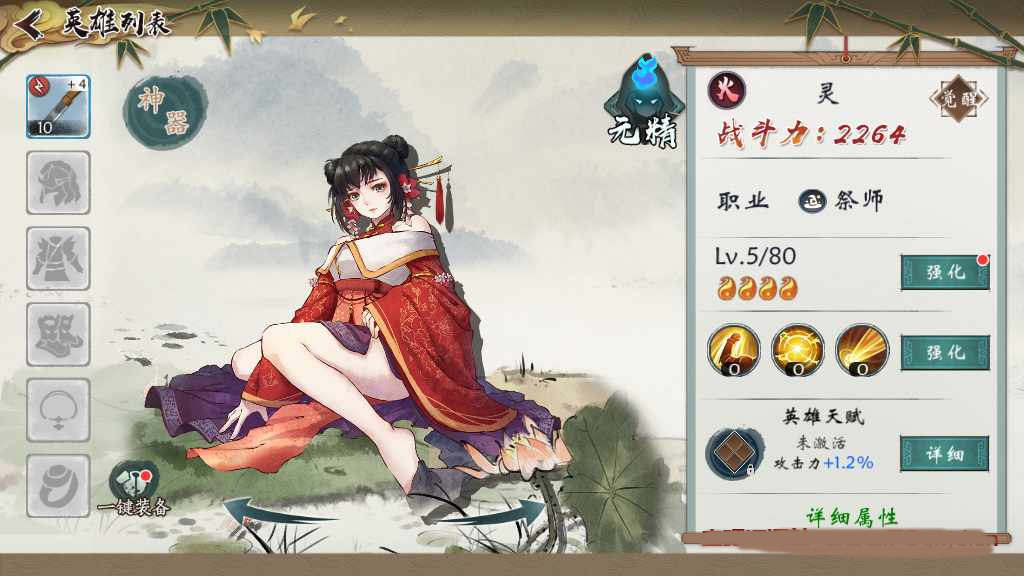Select the equipped weapon slot

[58, 106]
